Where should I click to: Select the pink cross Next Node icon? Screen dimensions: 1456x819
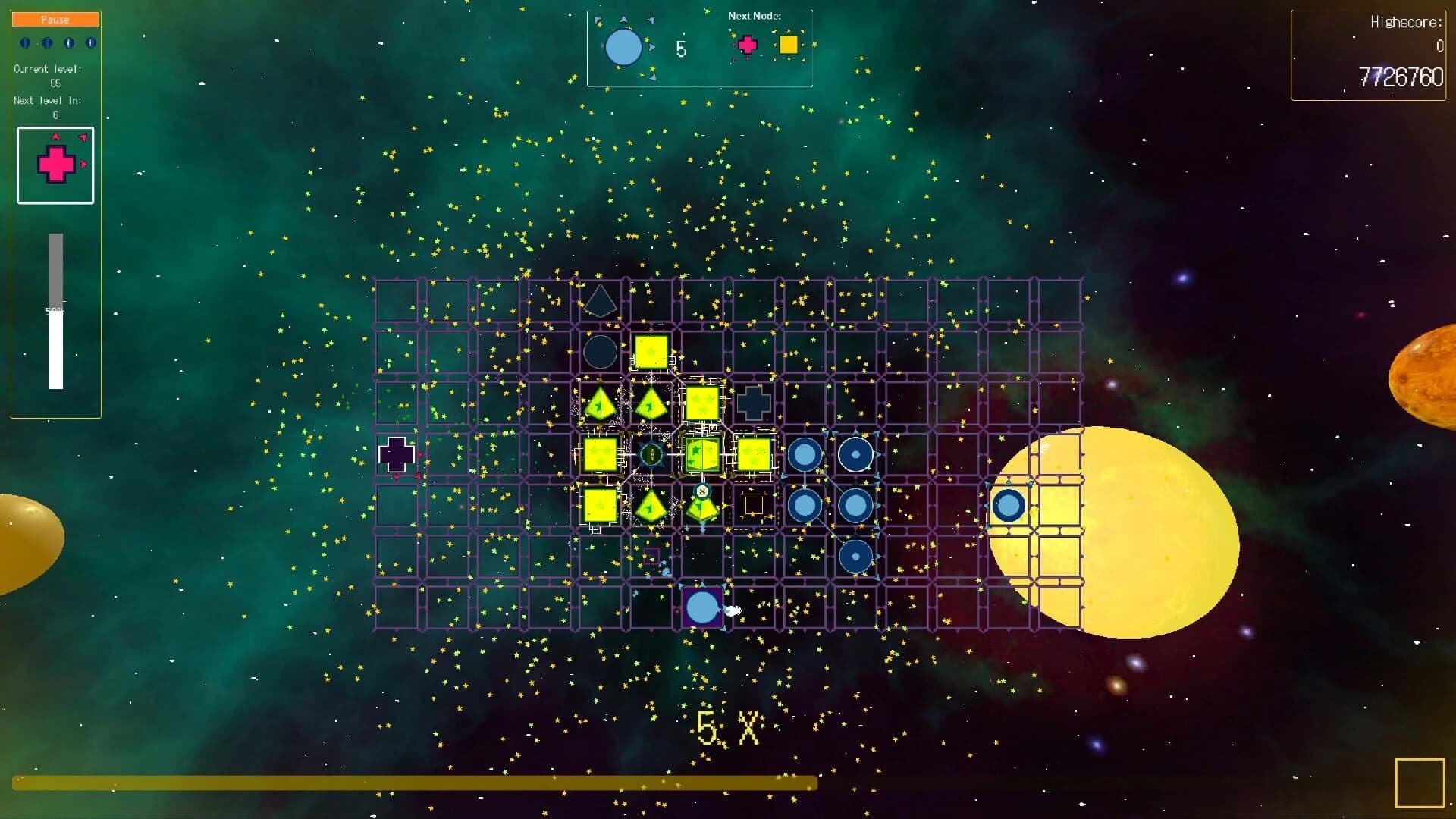tap(748, 45)
